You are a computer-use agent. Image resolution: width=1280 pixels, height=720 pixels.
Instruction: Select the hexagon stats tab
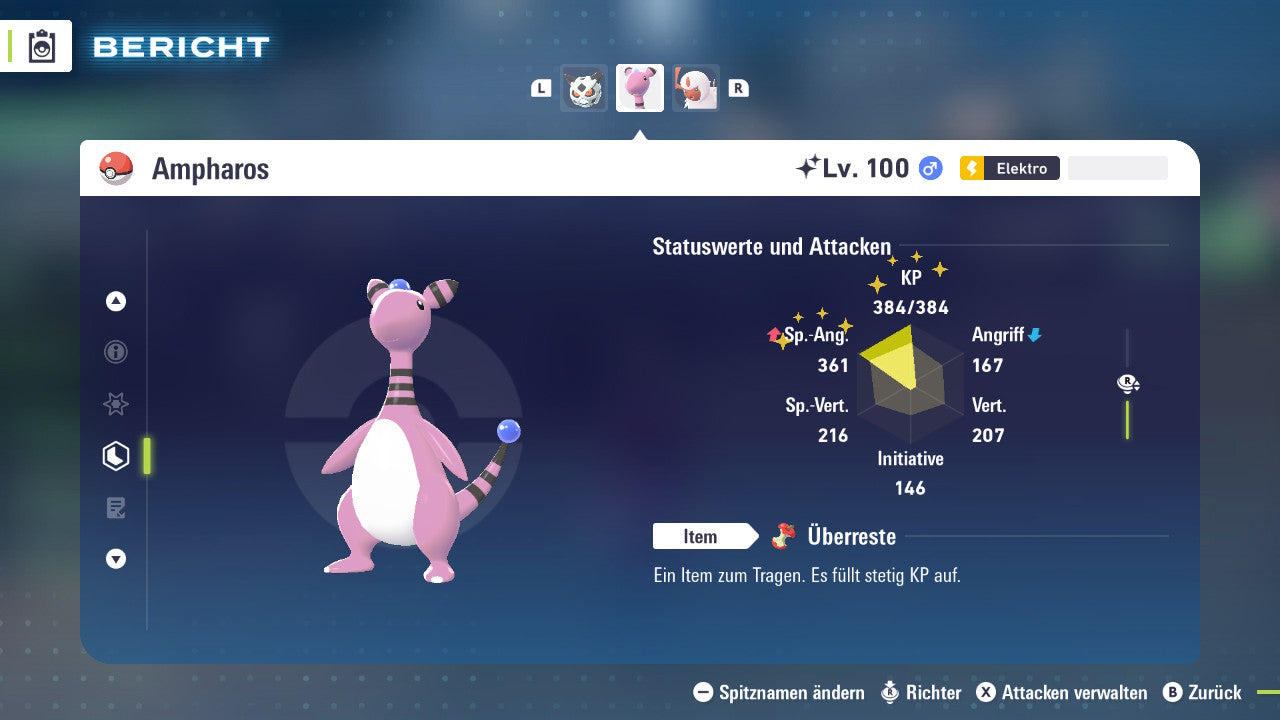116,456
